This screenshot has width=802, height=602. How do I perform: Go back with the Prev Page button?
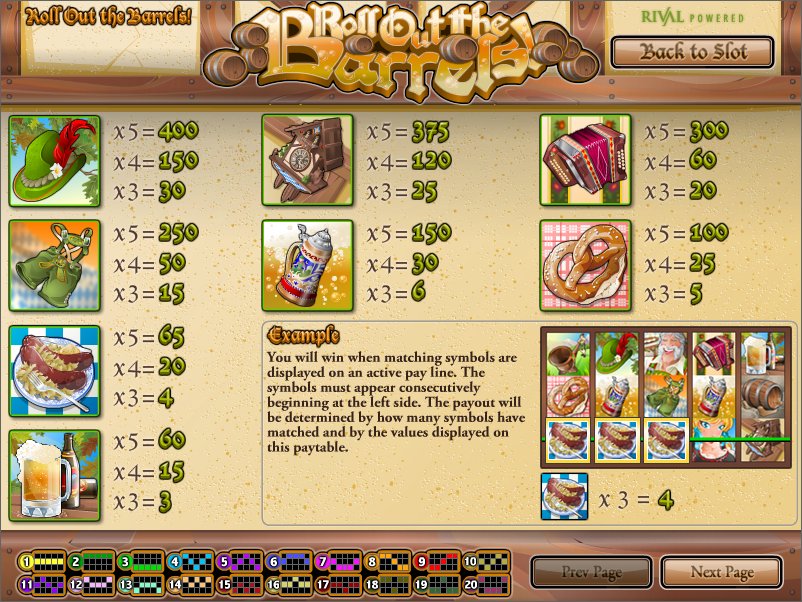click(590, 573)
